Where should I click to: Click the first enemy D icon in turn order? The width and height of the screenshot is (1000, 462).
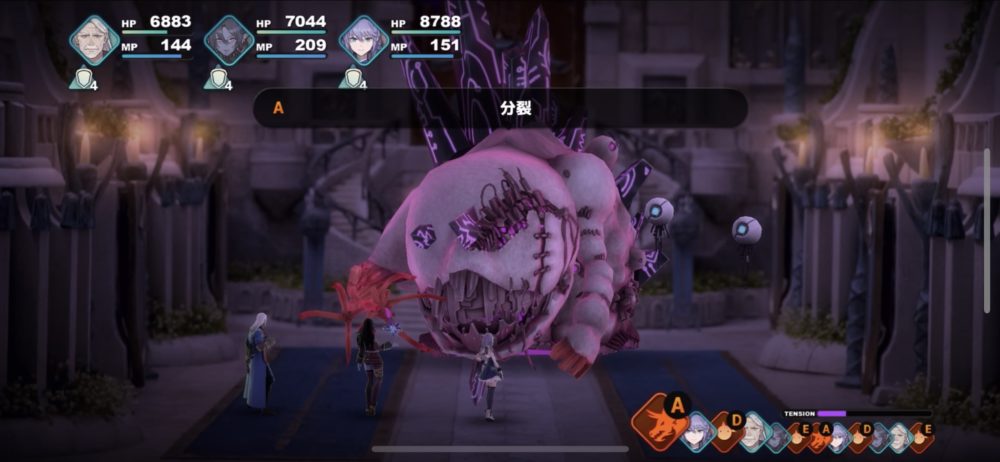pos(729,430)
